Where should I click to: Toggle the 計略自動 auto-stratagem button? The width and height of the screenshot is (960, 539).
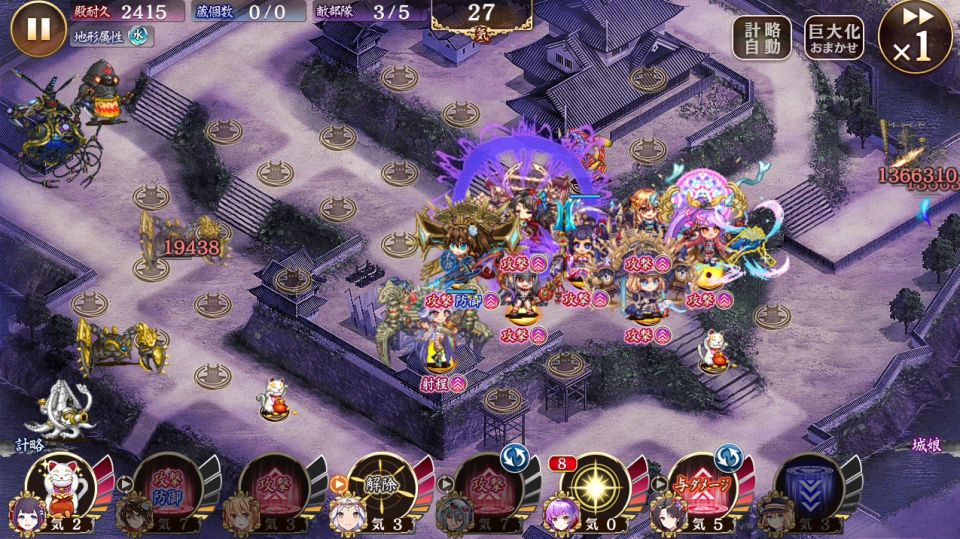pyautogui.click(x=762, y=38)
